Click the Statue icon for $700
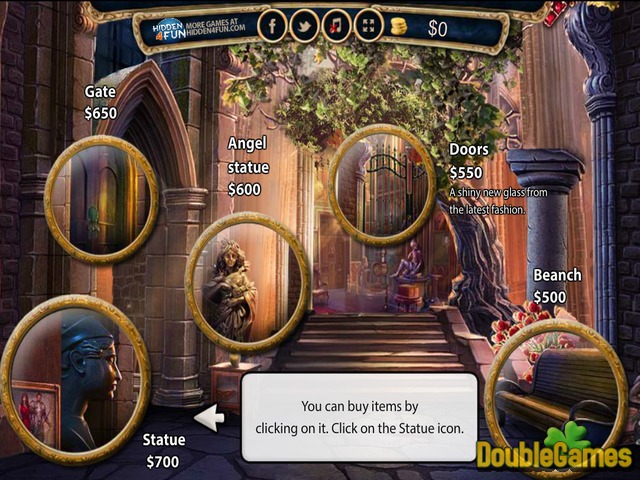 tap(75, 380)
